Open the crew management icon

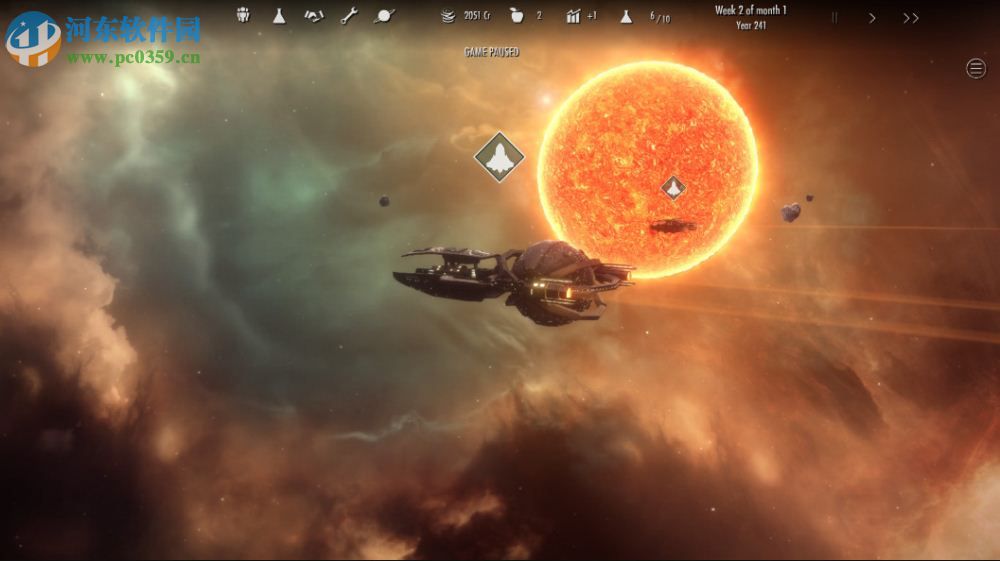(x=243, y=15)
